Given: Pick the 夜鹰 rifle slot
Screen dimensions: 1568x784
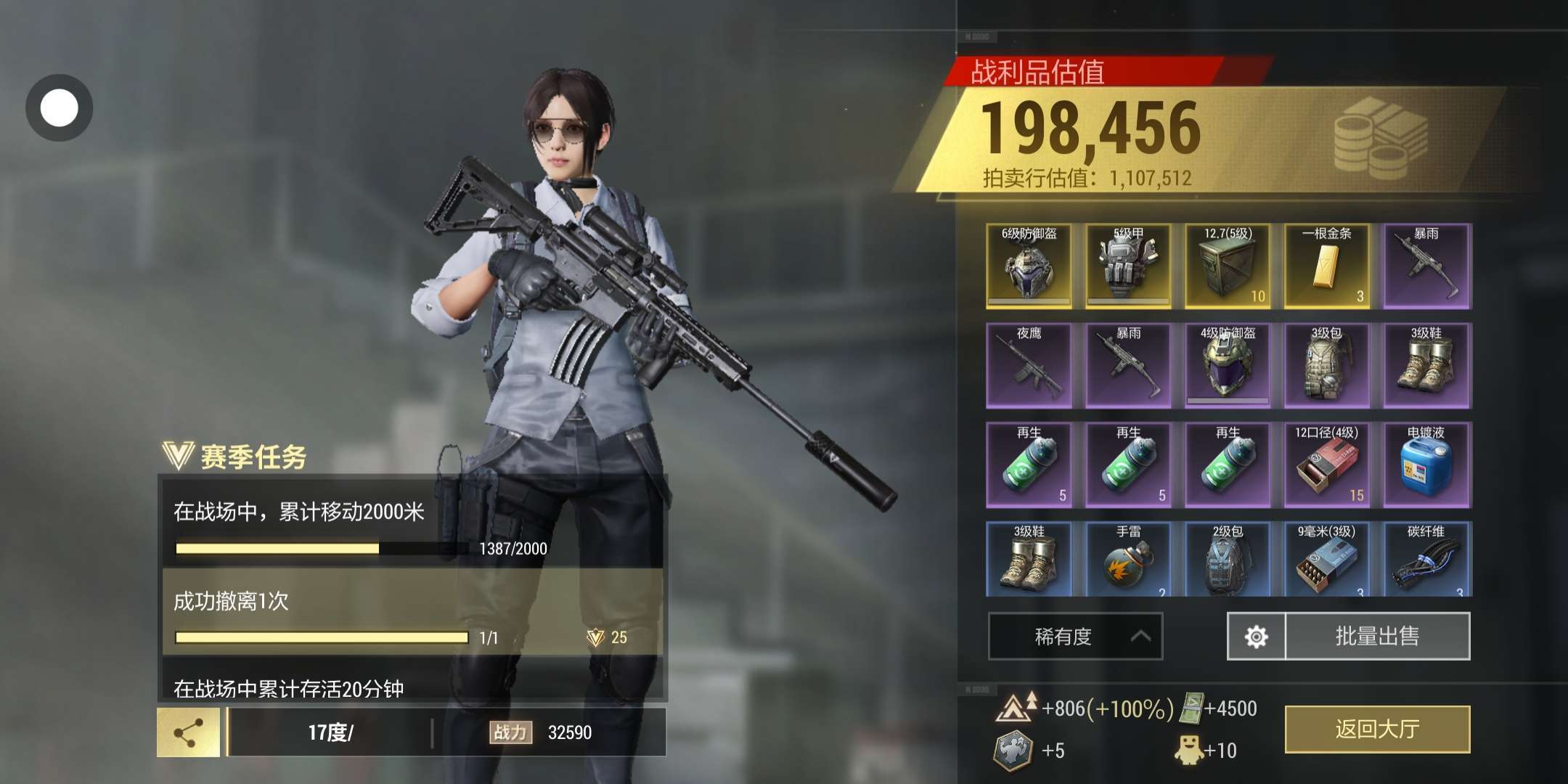Looking at the screenshot, I should point(1029,366).
